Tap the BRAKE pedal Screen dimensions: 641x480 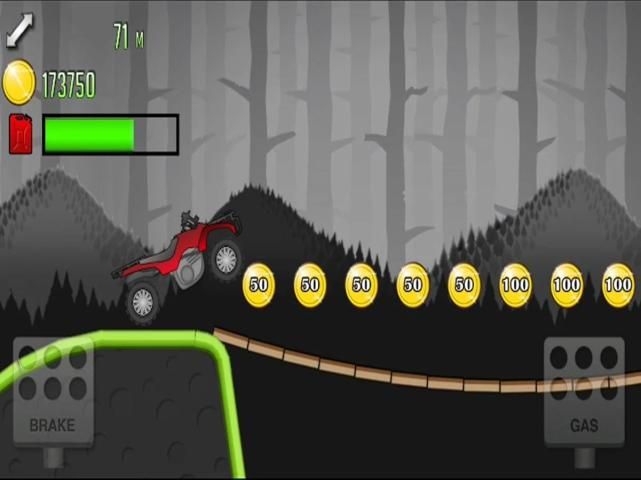coord(52,392)
